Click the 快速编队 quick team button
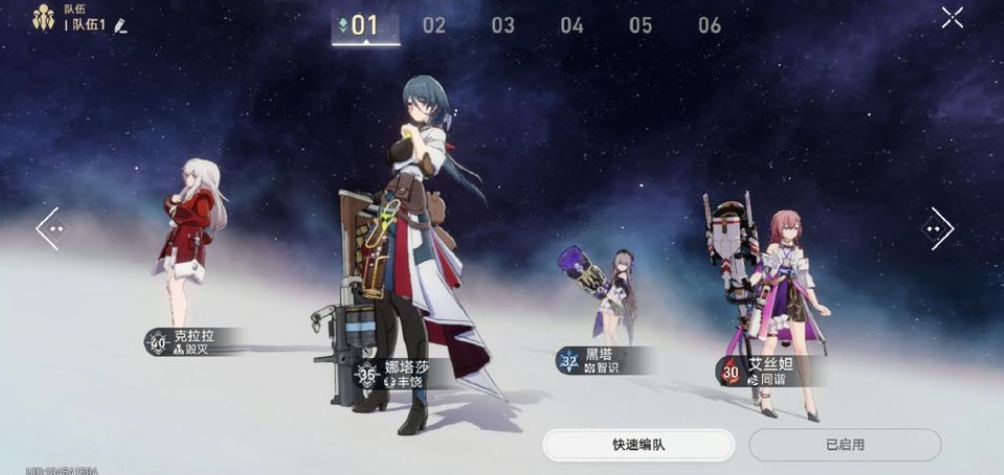 (x=639, y=444)
